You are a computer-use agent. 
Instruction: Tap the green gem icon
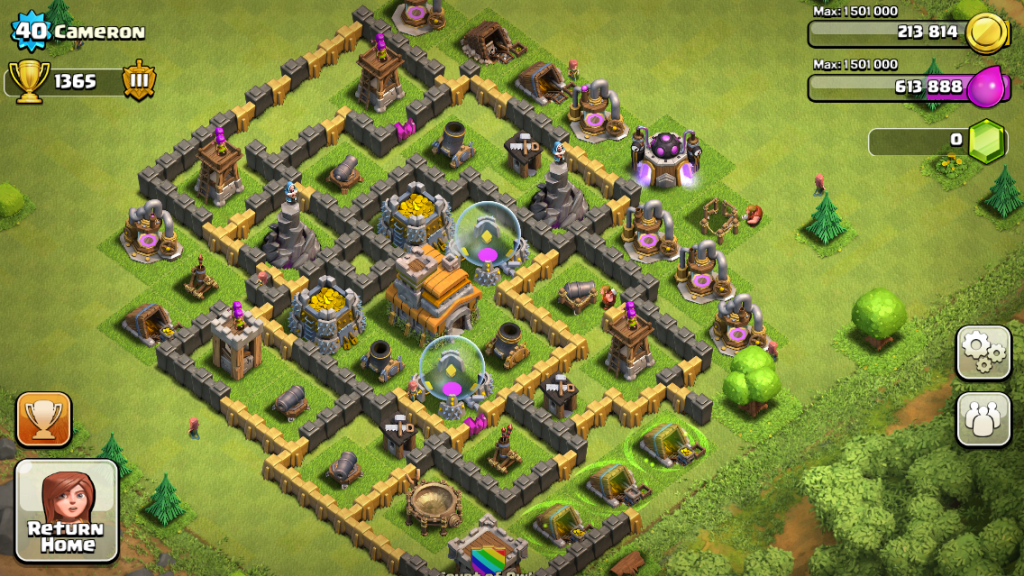click(x=987, y=141)
